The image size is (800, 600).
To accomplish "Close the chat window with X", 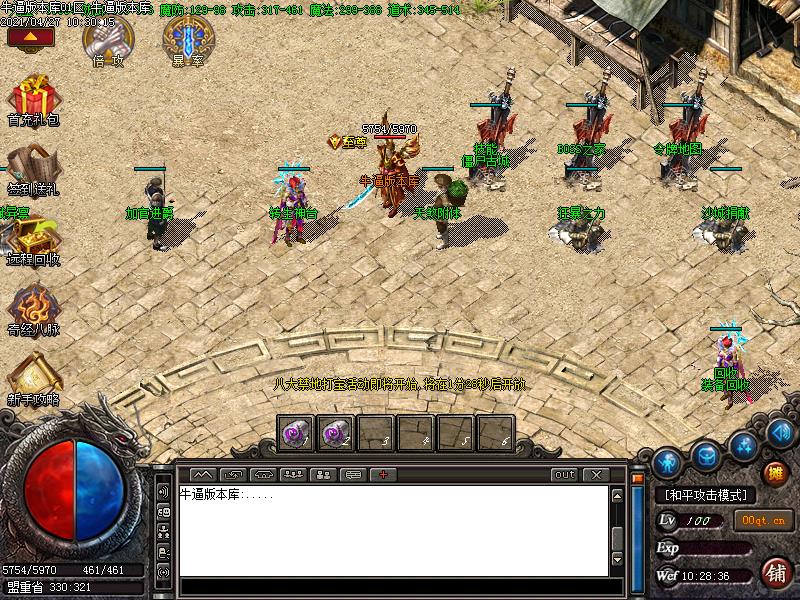I will [596, 474].
